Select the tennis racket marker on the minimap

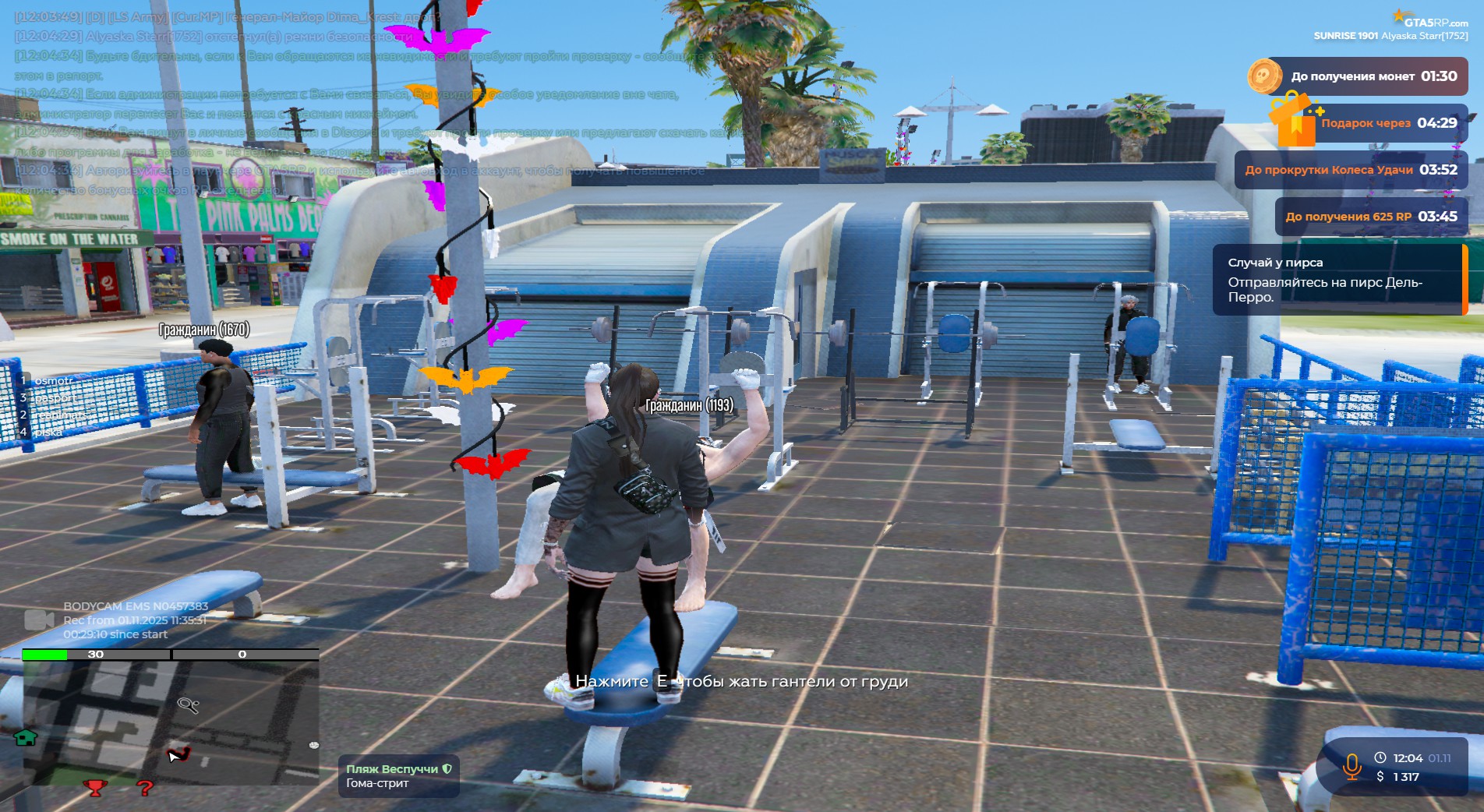click(188, 705)
